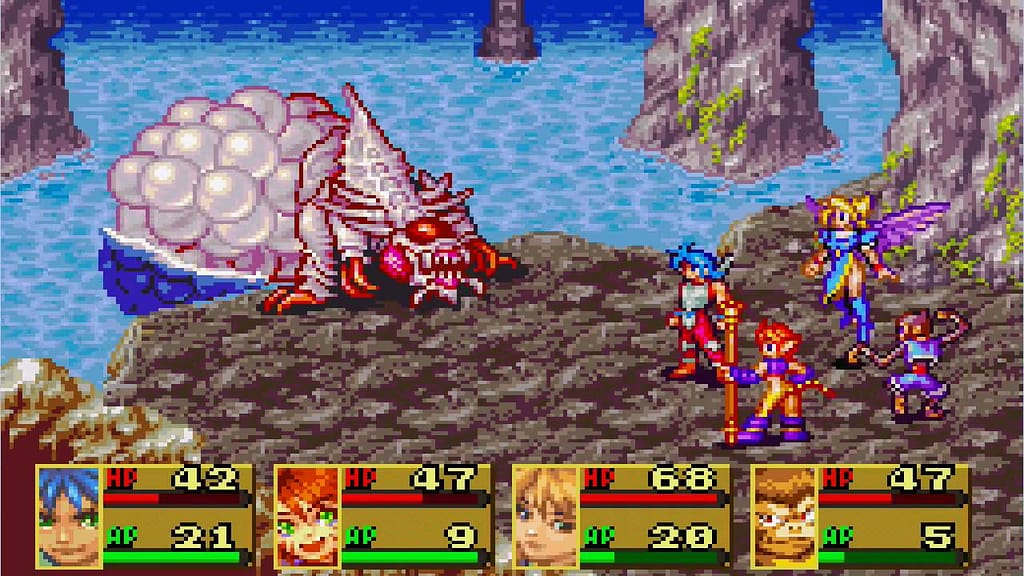Choose the blonde winged girl portrait
Screen dimensions: 1024x576
(545, 517)
